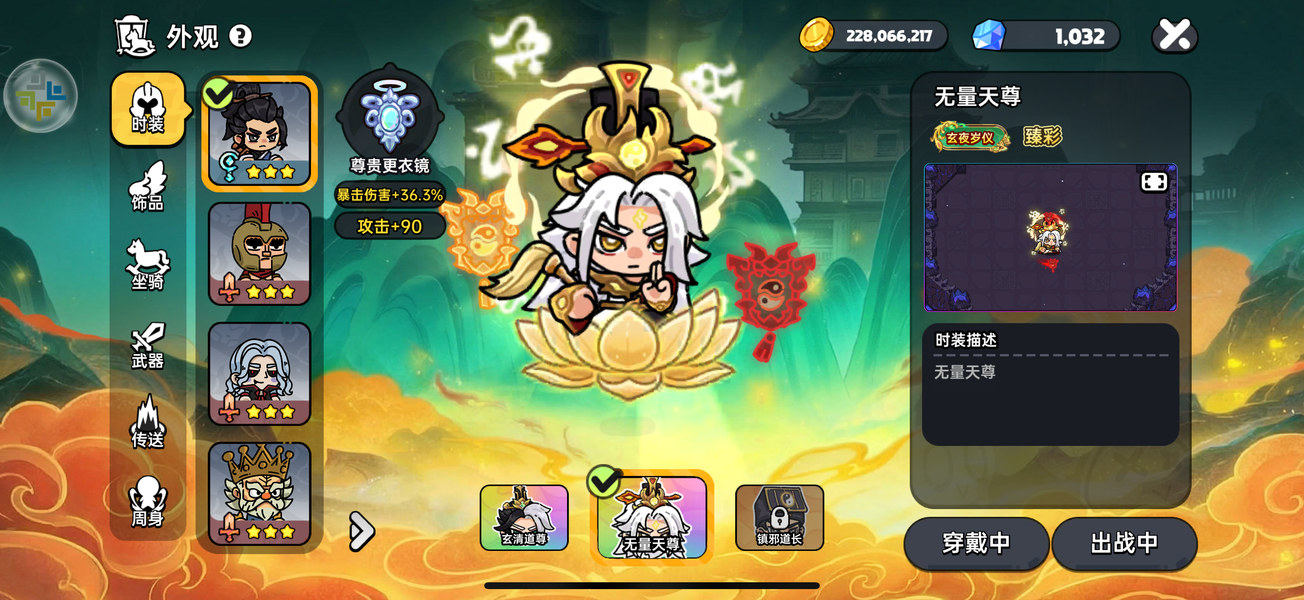
Task: Select the 坐骑 mount tab
Action: point(148,266)
